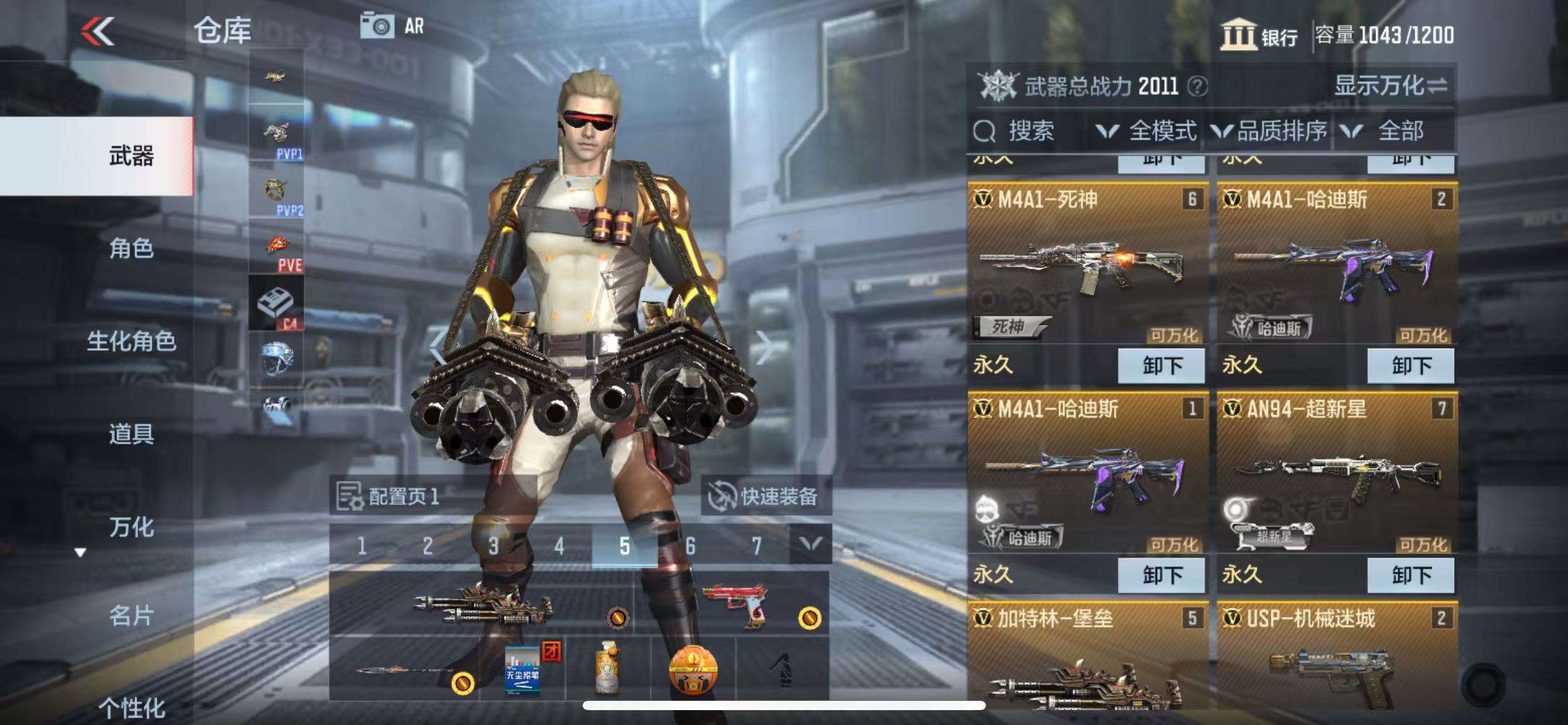
Task: Open the 生化角色 tab
Action: [131, 341]
